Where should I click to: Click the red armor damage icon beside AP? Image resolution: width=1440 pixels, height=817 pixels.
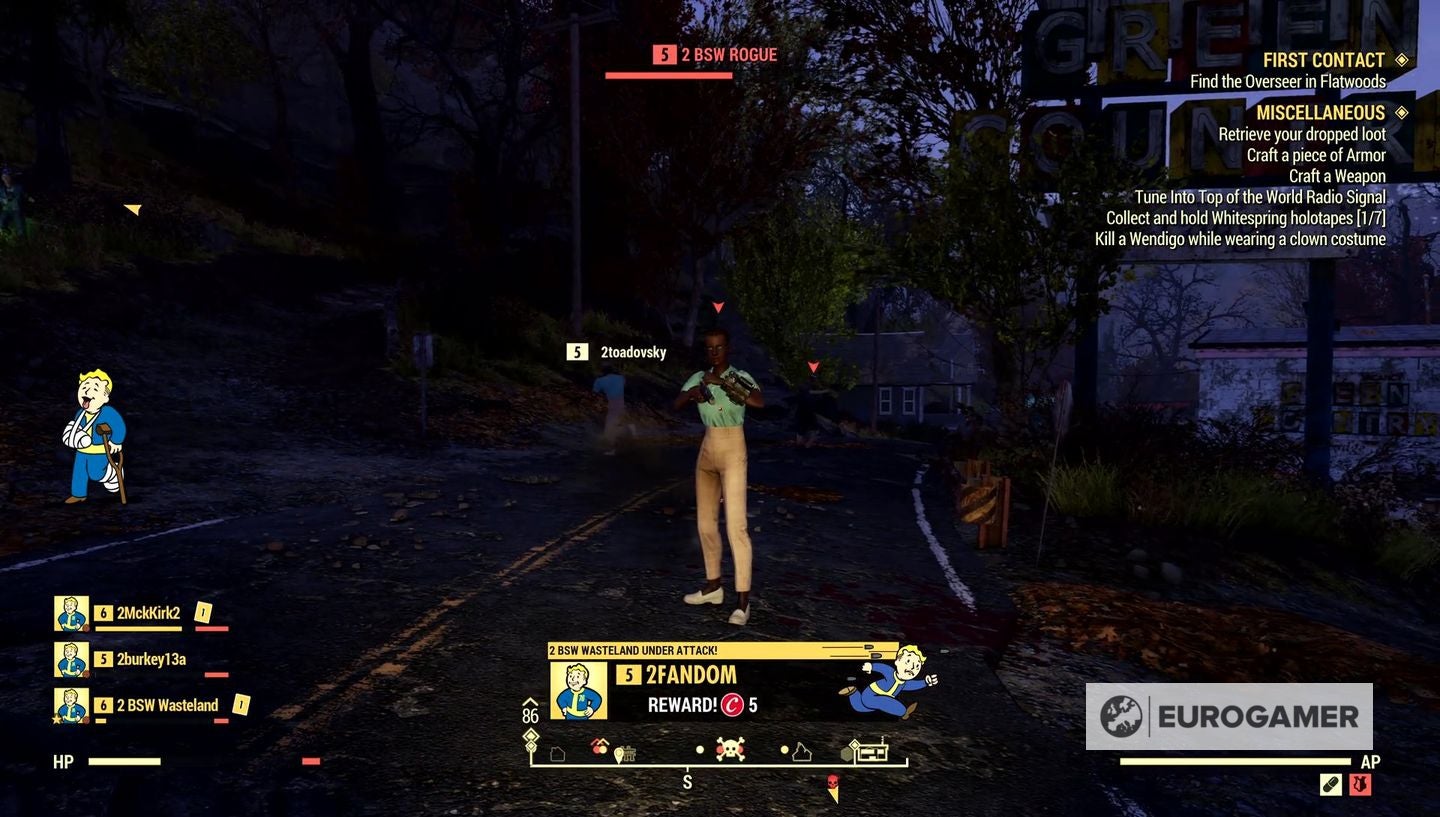tap(1360, 784)
